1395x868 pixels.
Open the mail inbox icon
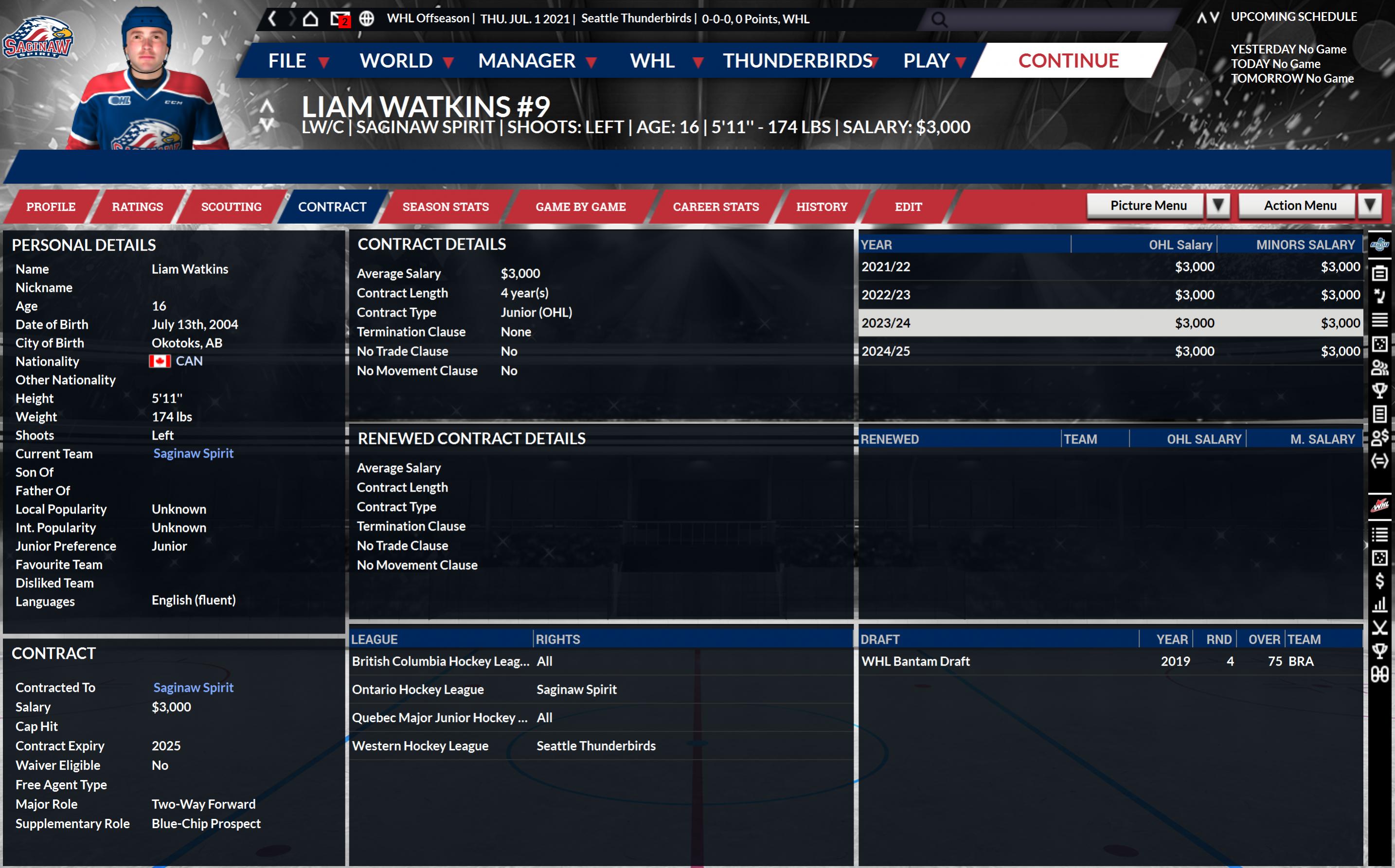(x=340, y=19)
